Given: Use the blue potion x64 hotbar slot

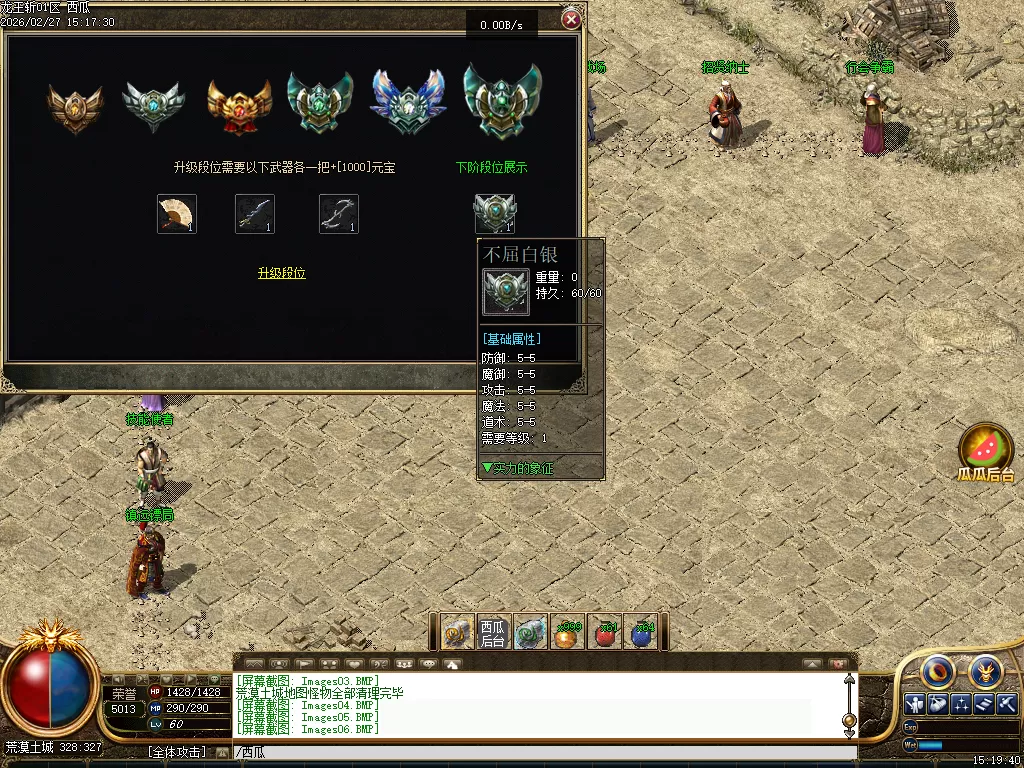Looking at the screenshot, I should (642, 632).
